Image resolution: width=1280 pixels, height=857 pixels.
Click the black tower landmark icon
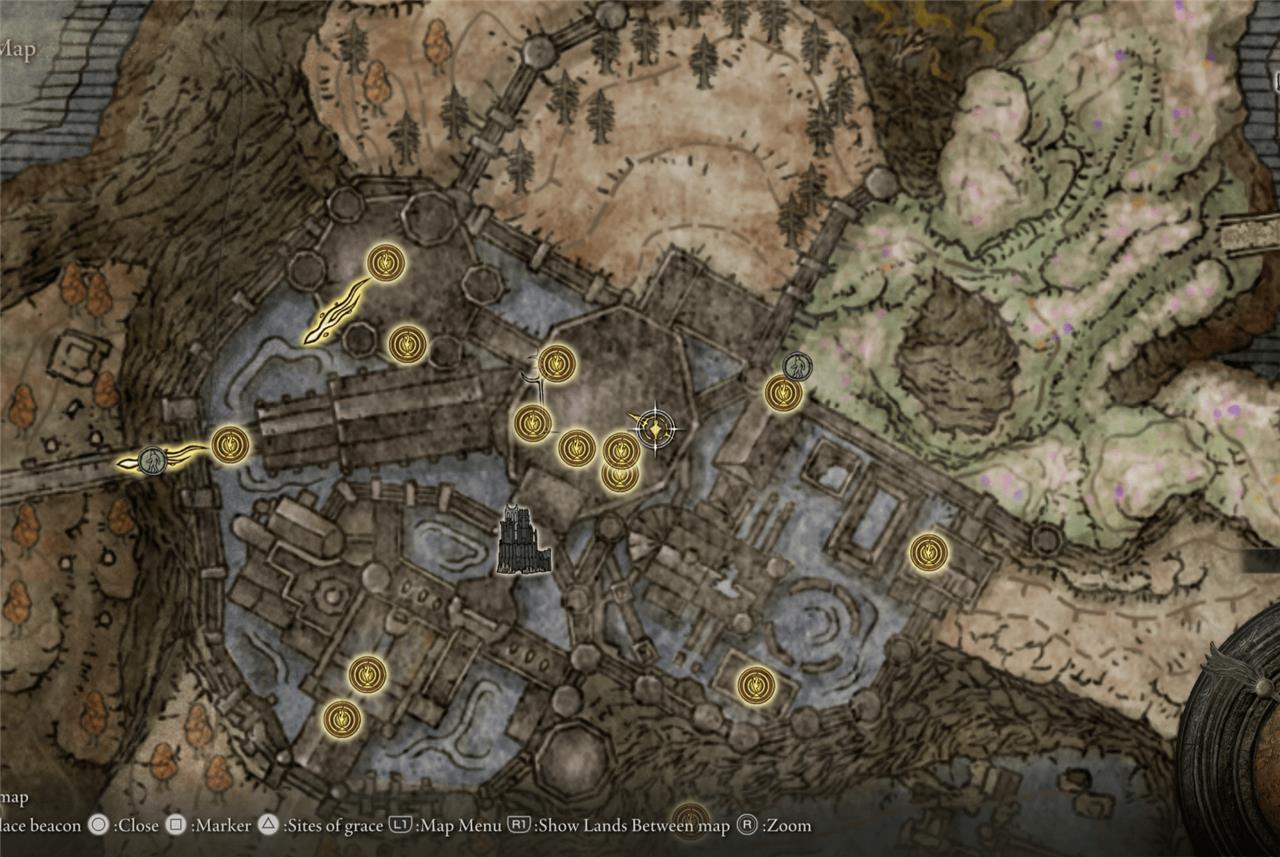[x=519, y=539]
